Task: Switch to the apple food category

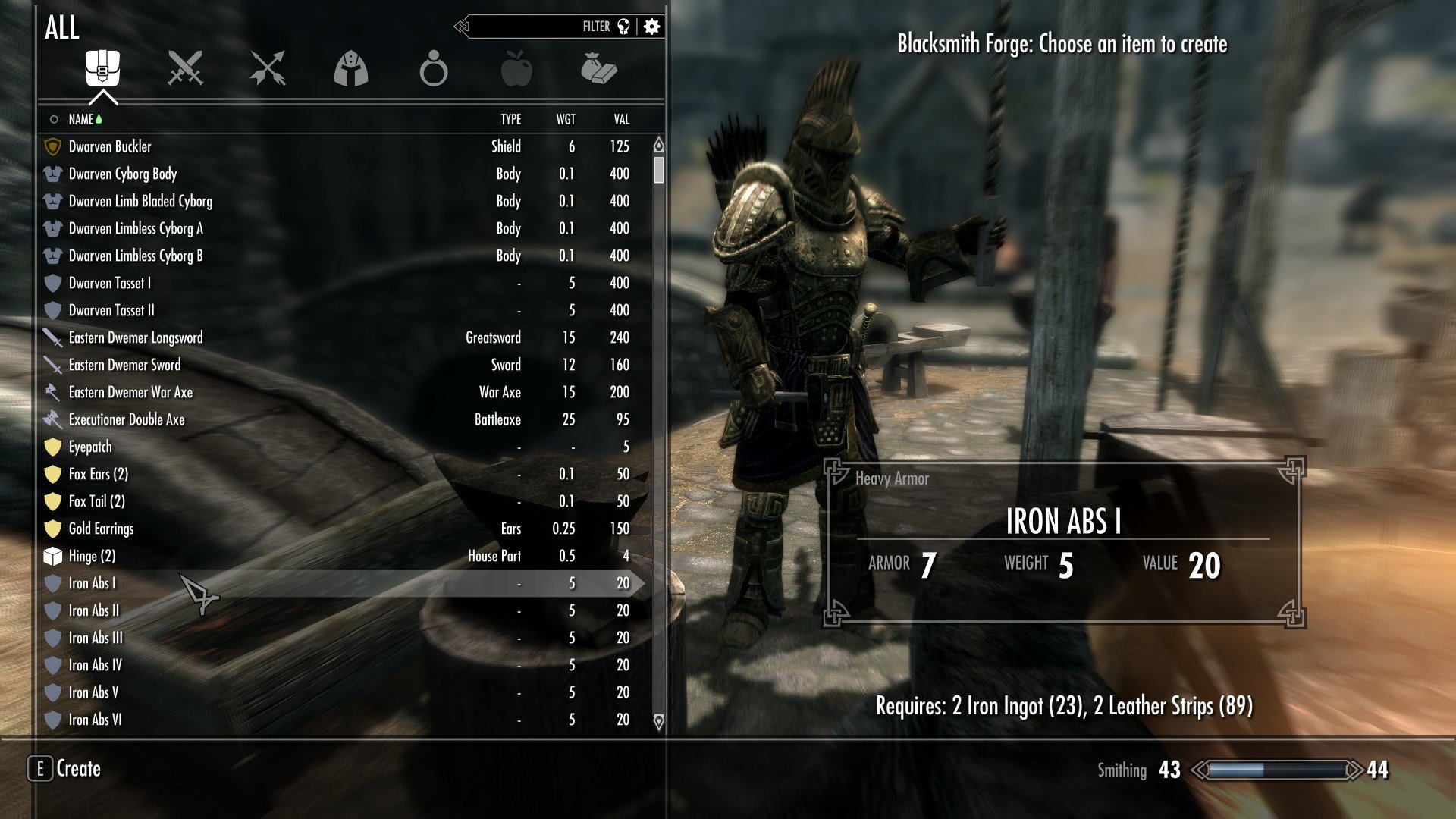Action: click(x=516, y=69)
